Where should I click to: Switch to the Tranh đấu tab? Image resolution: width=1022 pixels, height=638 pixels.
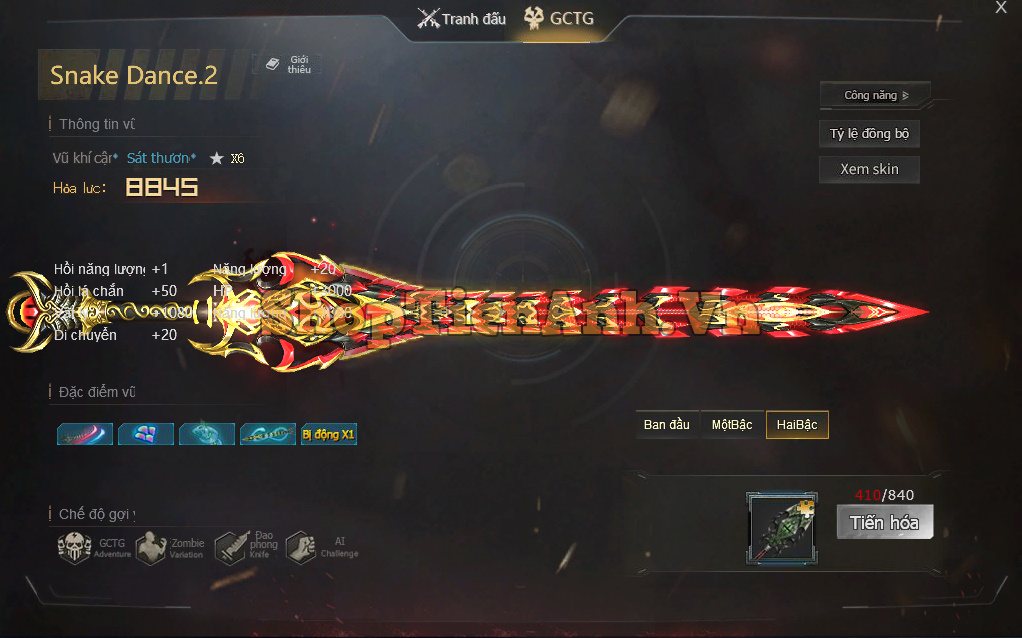[x=462, y=19]
